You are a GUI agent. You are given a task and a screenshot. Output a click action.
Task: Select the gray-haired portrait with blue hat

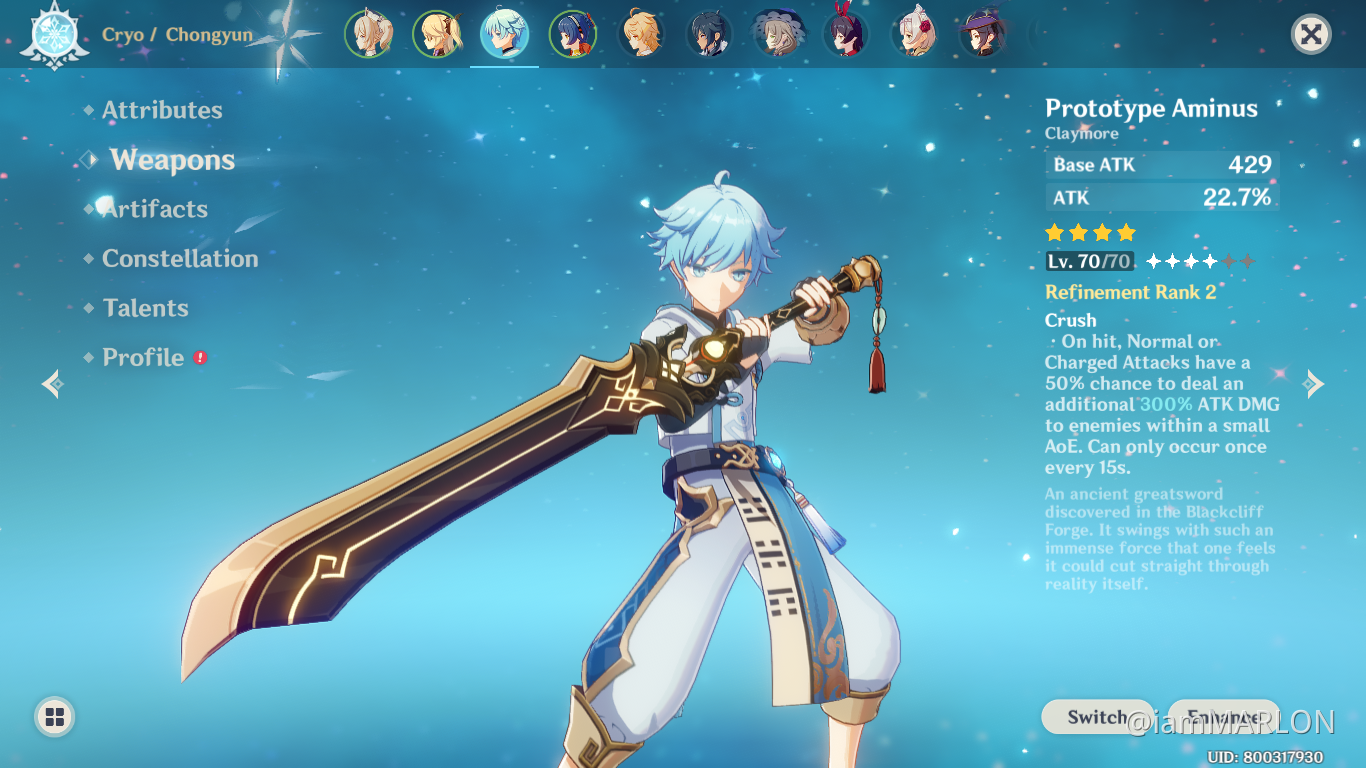pos(777,33)
